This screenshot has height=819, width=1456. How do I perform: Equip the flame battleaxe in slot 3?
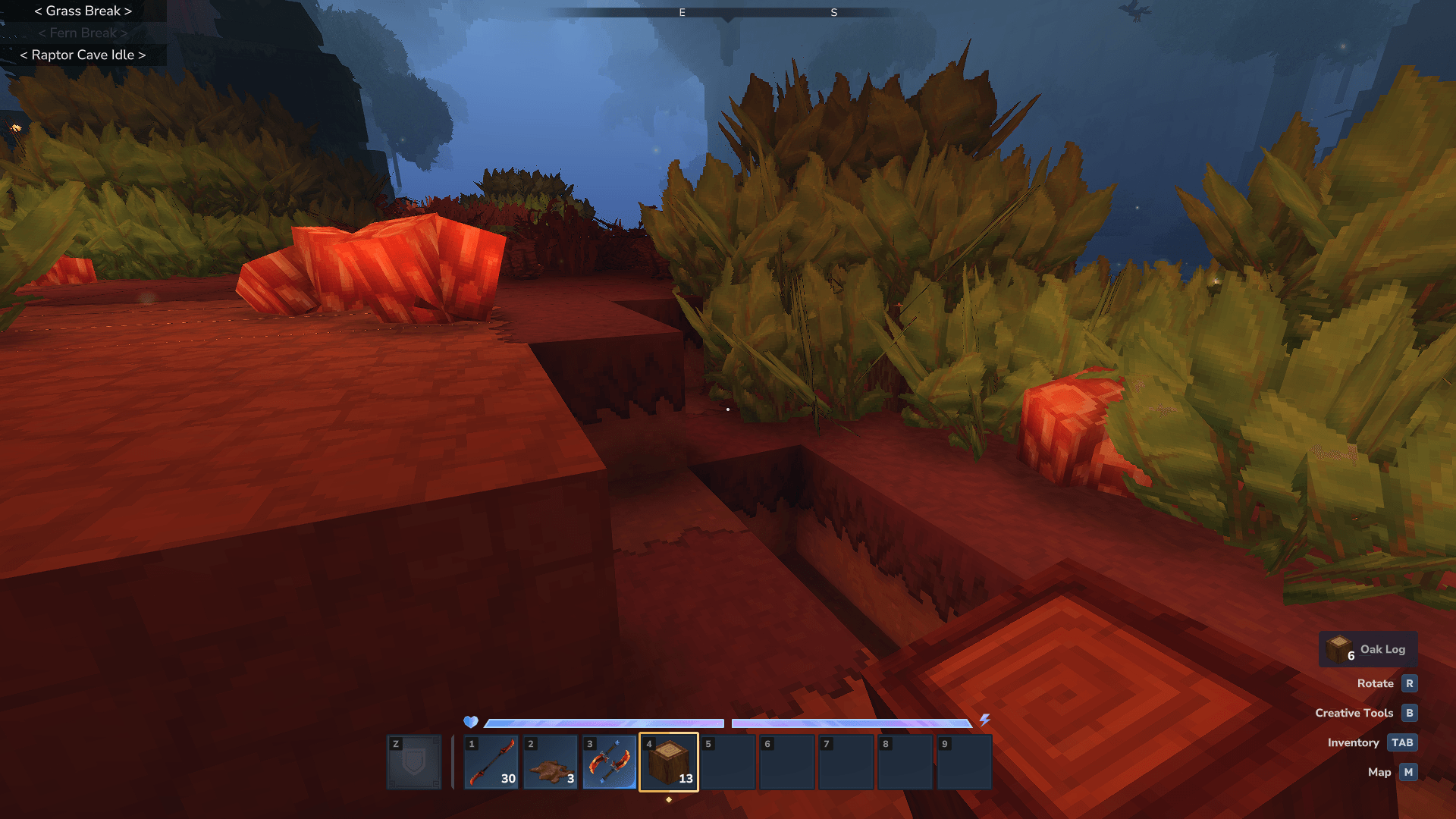click(x=609, y=762)
